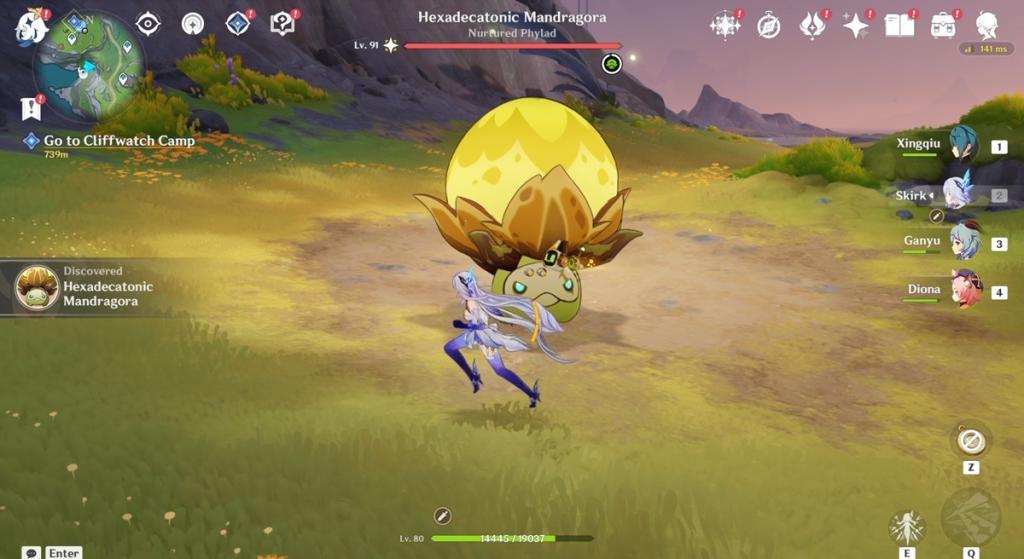Trigger the Elemental Burst icon
Screen dimensions: 1024x559
(x=970, y=516)
